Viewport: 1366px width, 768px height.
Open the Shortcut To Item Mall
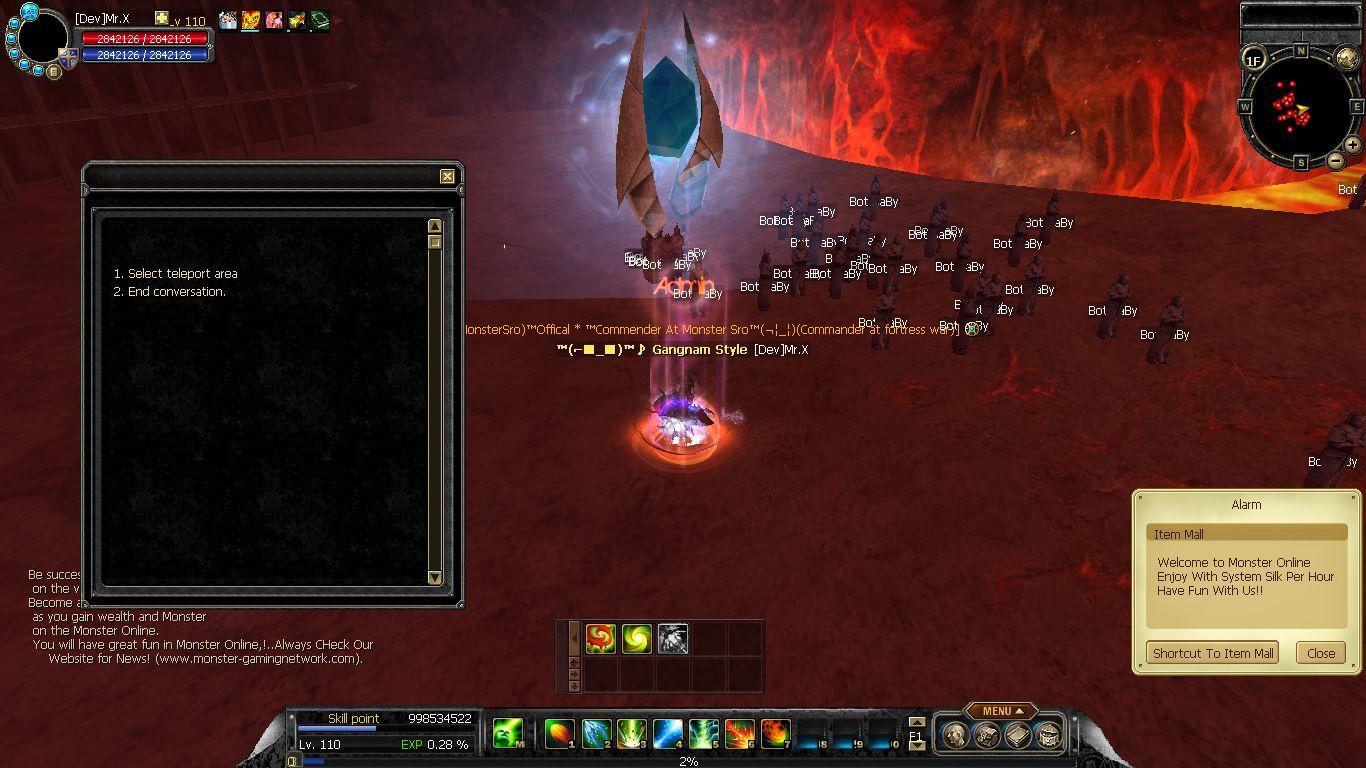[1212, 653]
